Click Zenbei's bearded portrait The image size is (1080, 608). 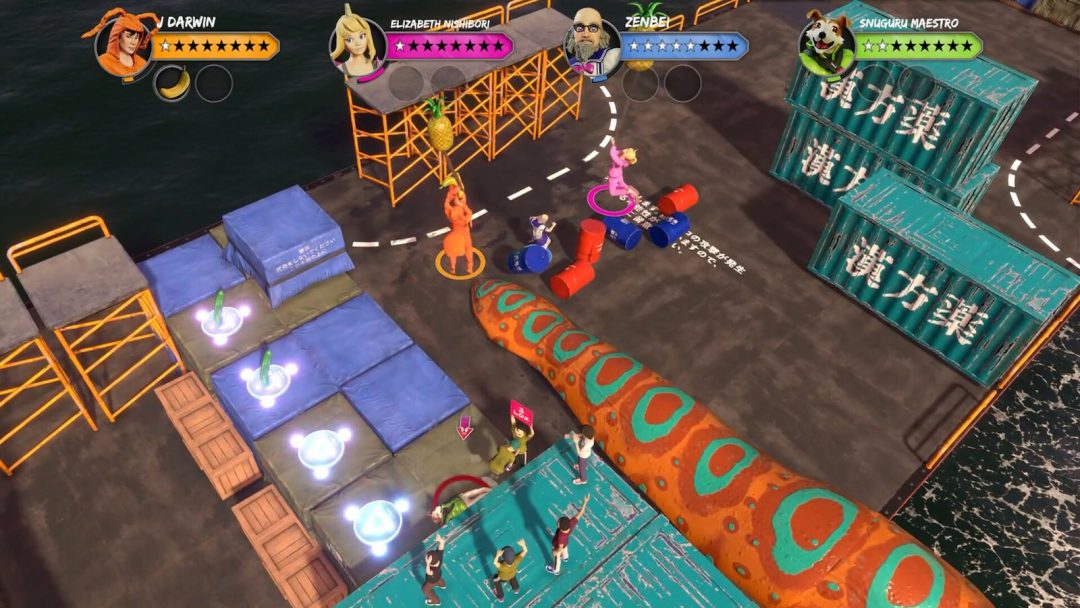[x=592, y=44]
